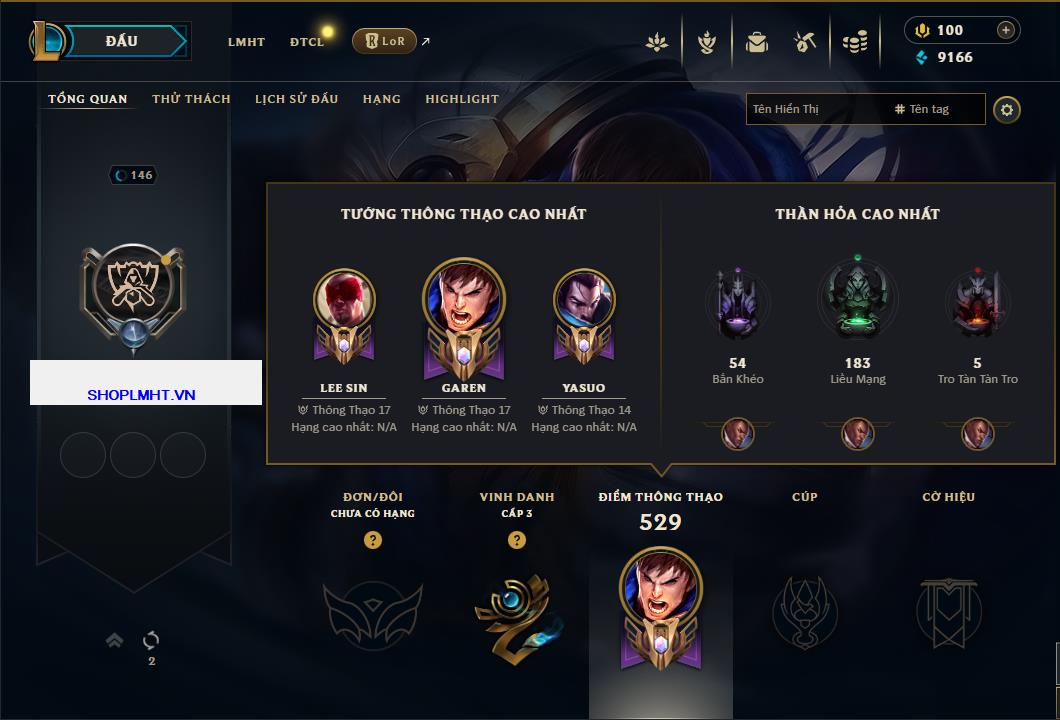Choose the Yasuo mastery portrait
This screenshot has width=1060, height=720.
[x=584, y=303]
